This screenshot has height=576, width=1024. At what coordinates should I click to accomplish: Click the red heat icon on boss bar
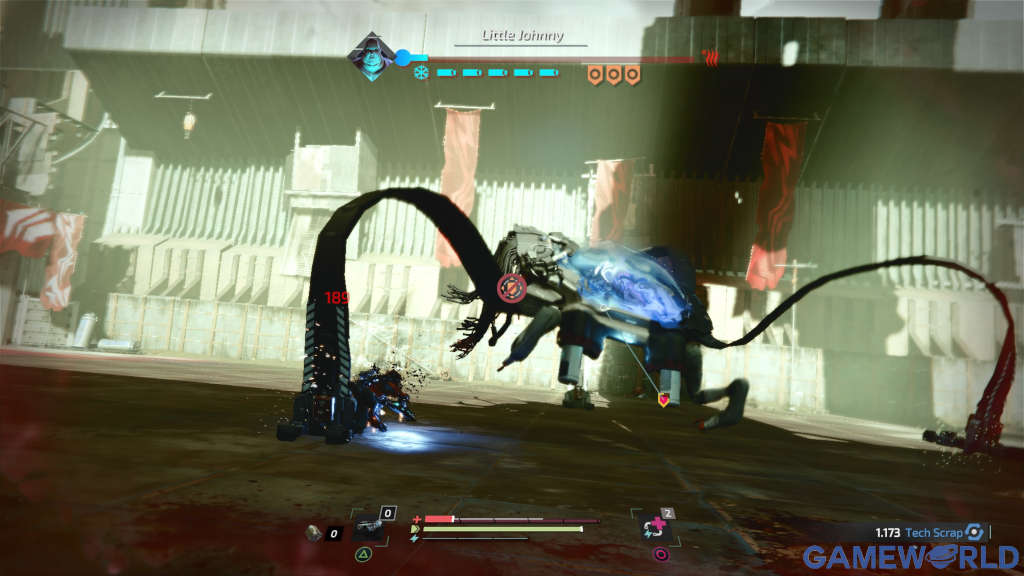711,57
